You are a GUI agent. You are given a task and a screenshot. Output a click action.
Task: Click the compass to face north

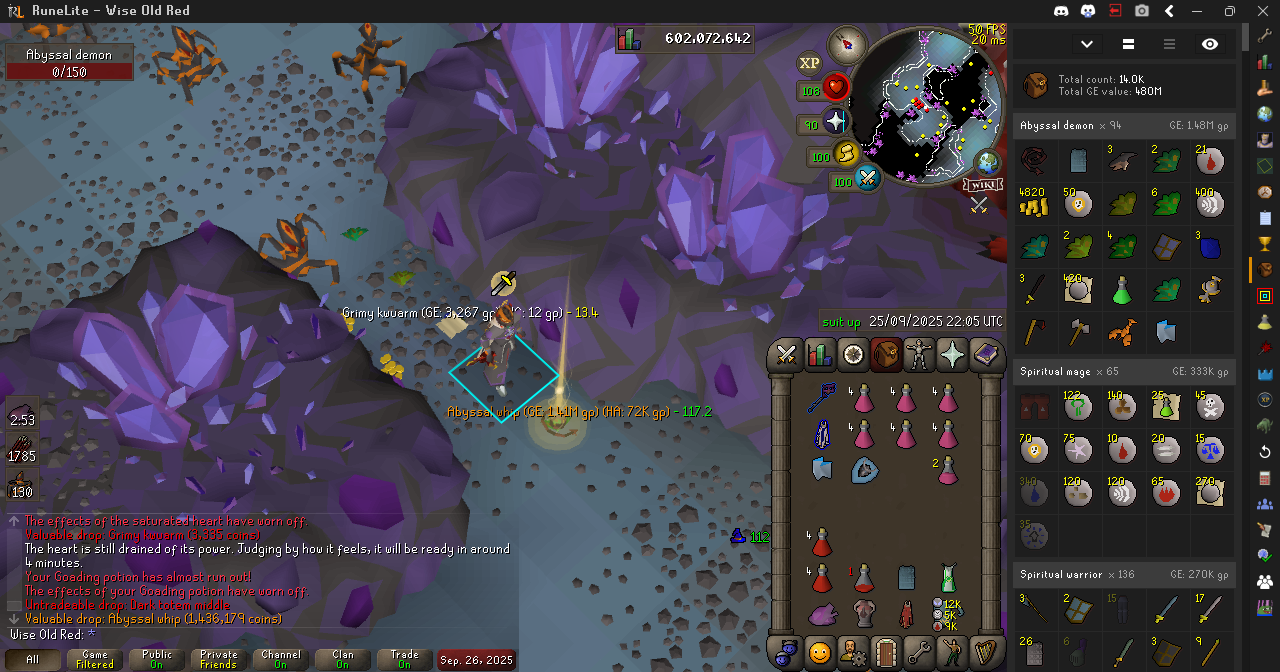pyautogui.click(x=847, y=43)
